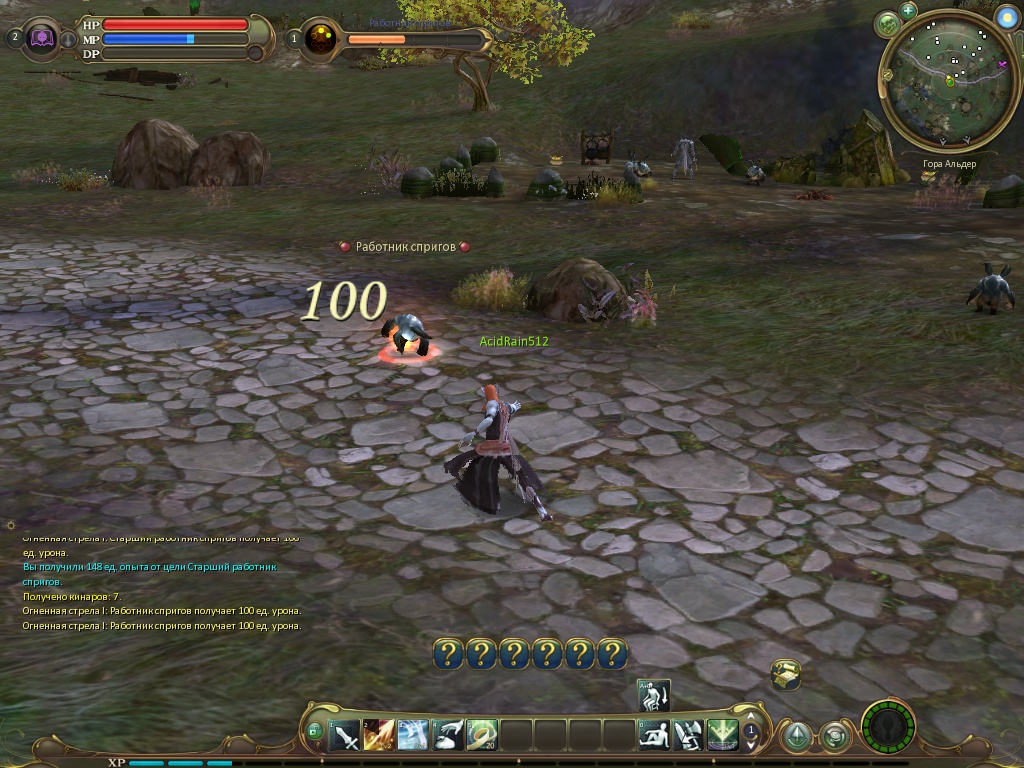Select the player's purple class portrait
The image size is (1024, 768).
coord(42,38)
